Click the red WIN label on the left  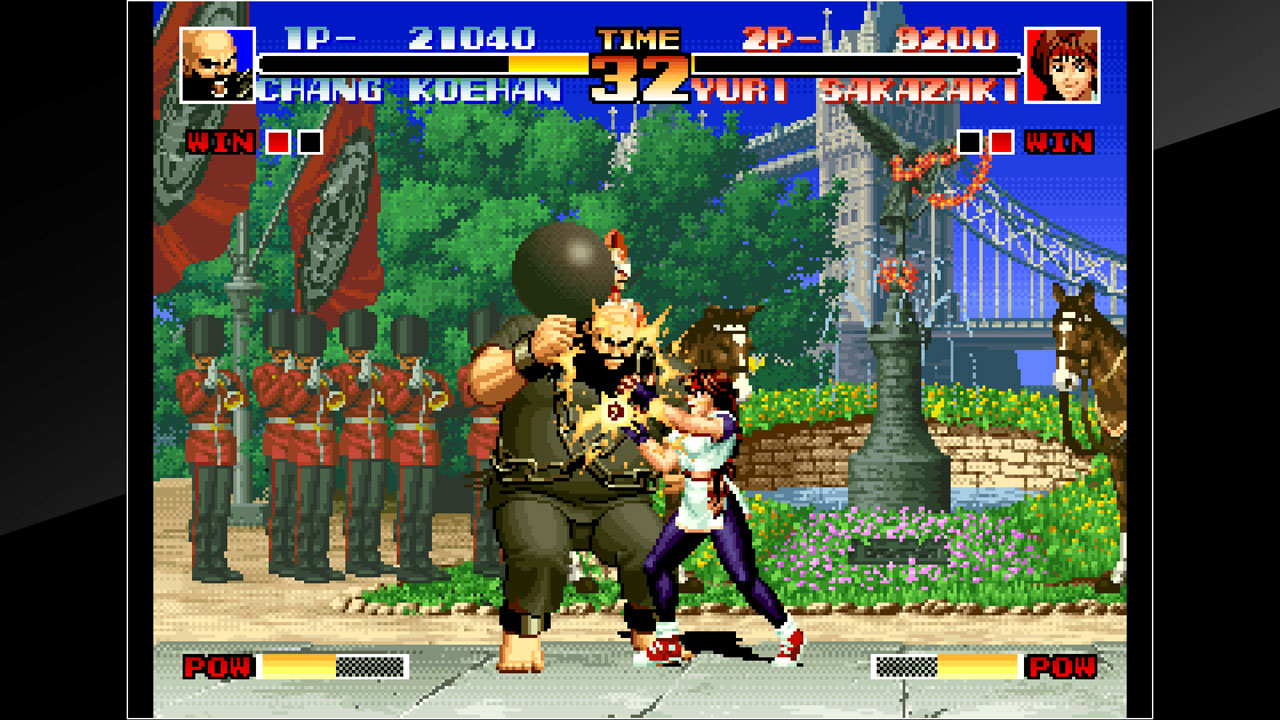[223, 143]
